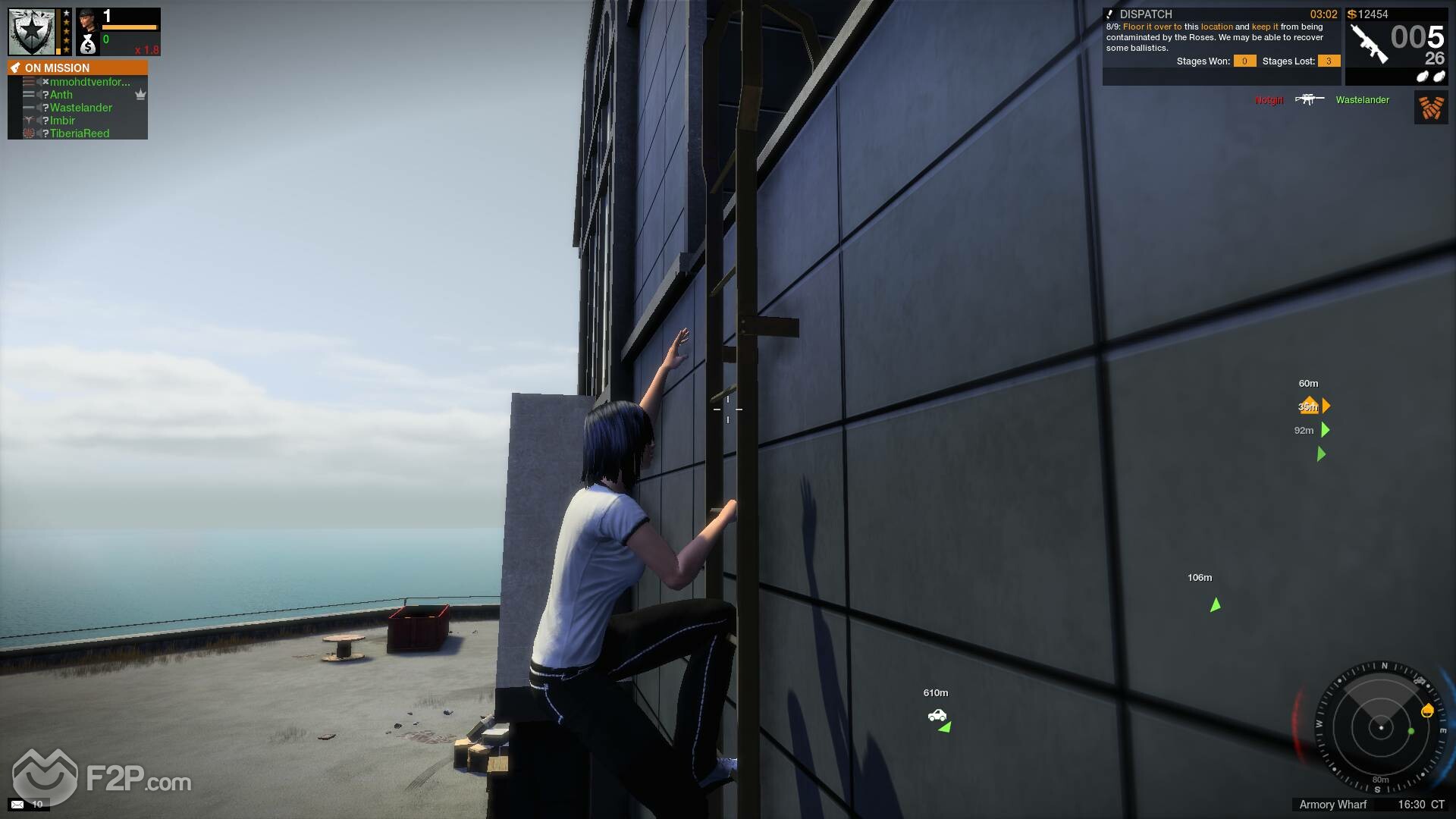Viewport: 1456px width, 819px height.
Task: Select teammate Anth in the group list
Action: (61, 95)
